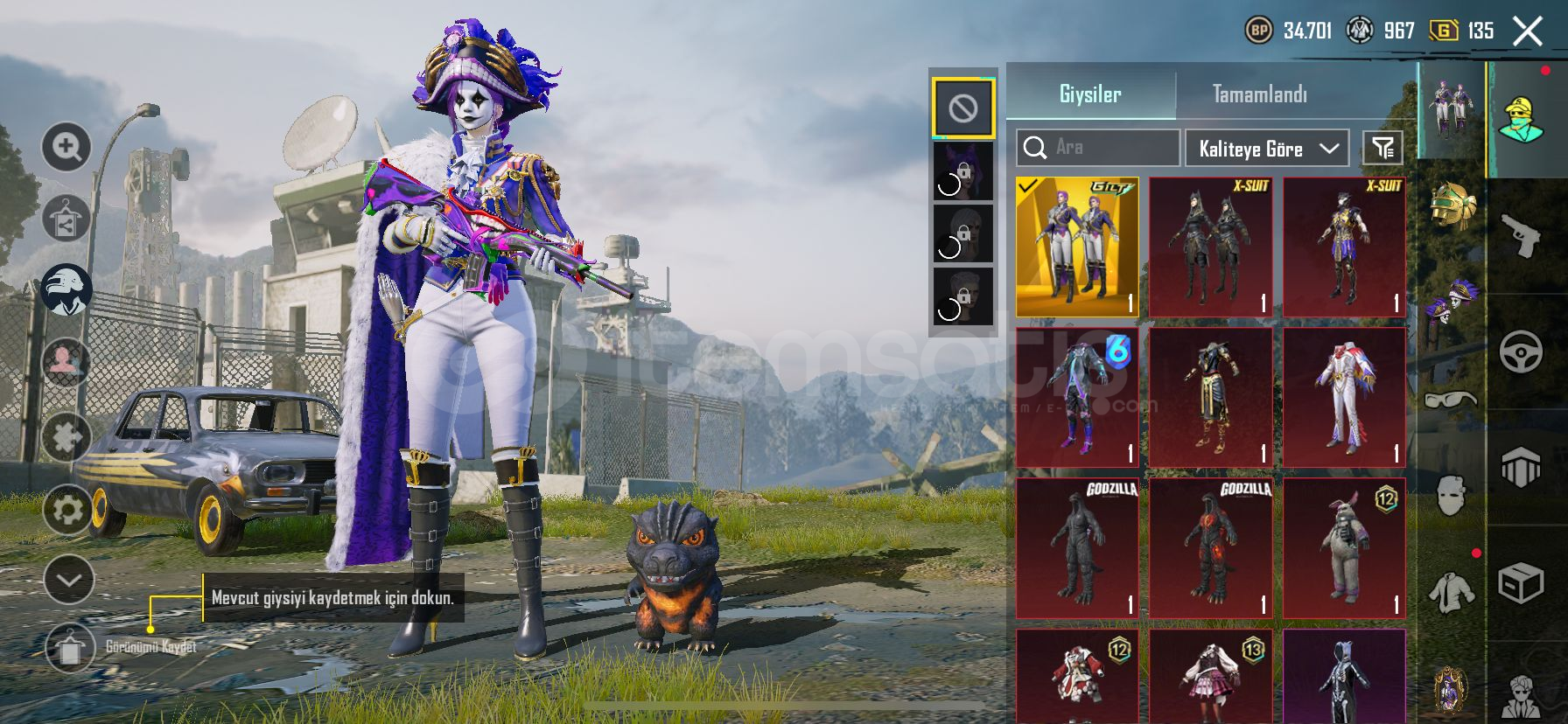Open the Kaliteye Göre sort dropdown
The height and width of the screenshot is (724, 1568).
[1266, 149]
